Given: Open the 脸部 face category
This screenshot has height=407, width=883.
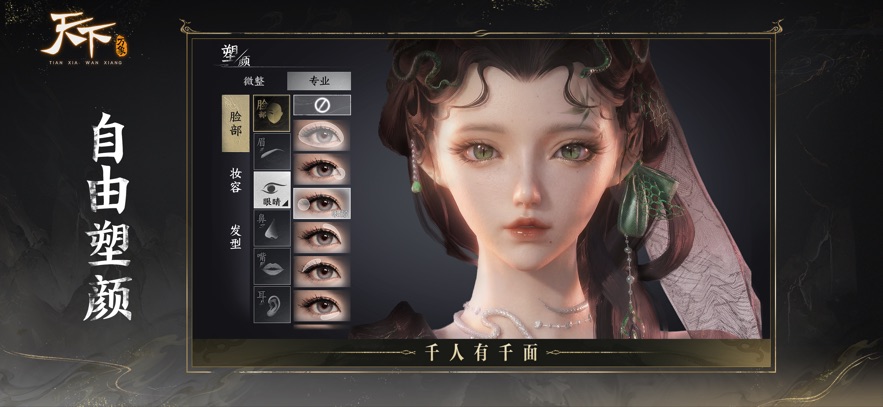Looking at the screenshot, I should pos(235,123).
